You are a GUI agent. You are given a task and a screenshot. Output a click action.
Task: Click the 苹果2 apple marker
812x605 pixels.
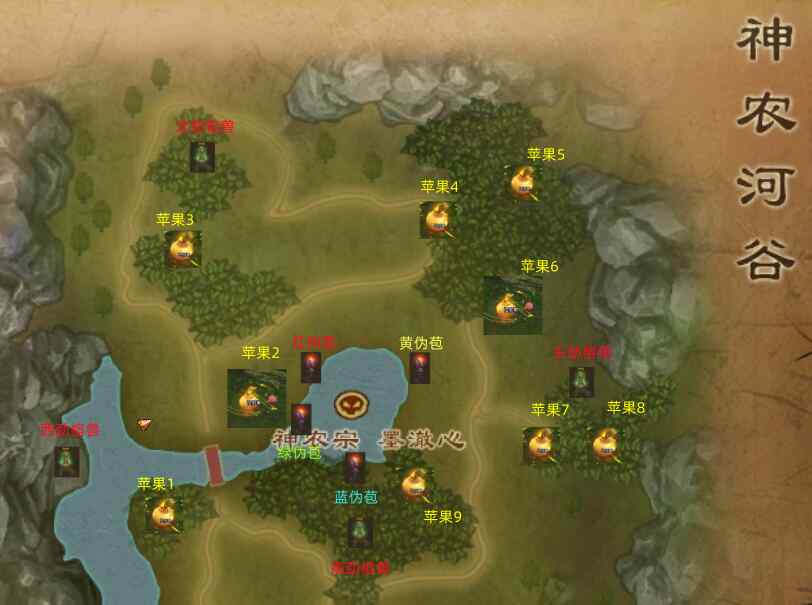[x=256, y=398]
